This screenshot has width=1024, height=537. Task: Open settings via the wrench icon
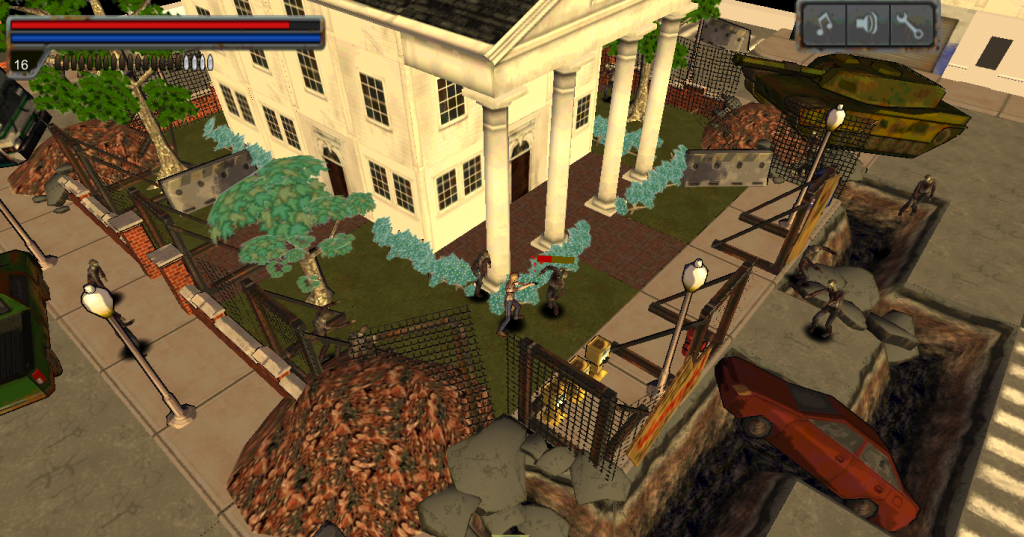(910, 25)
